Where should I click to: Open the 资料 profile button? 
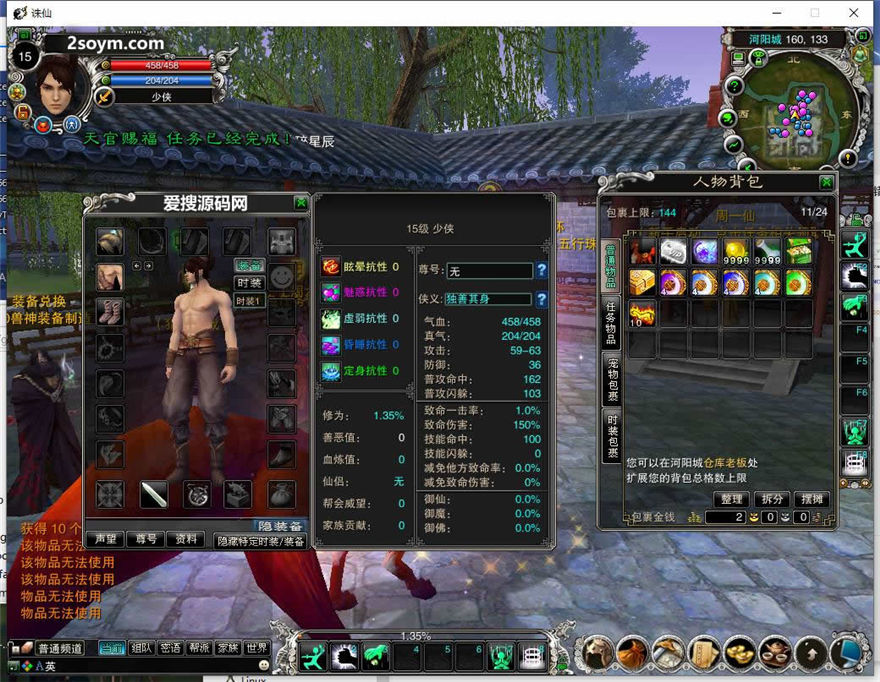tap(186, 539)
